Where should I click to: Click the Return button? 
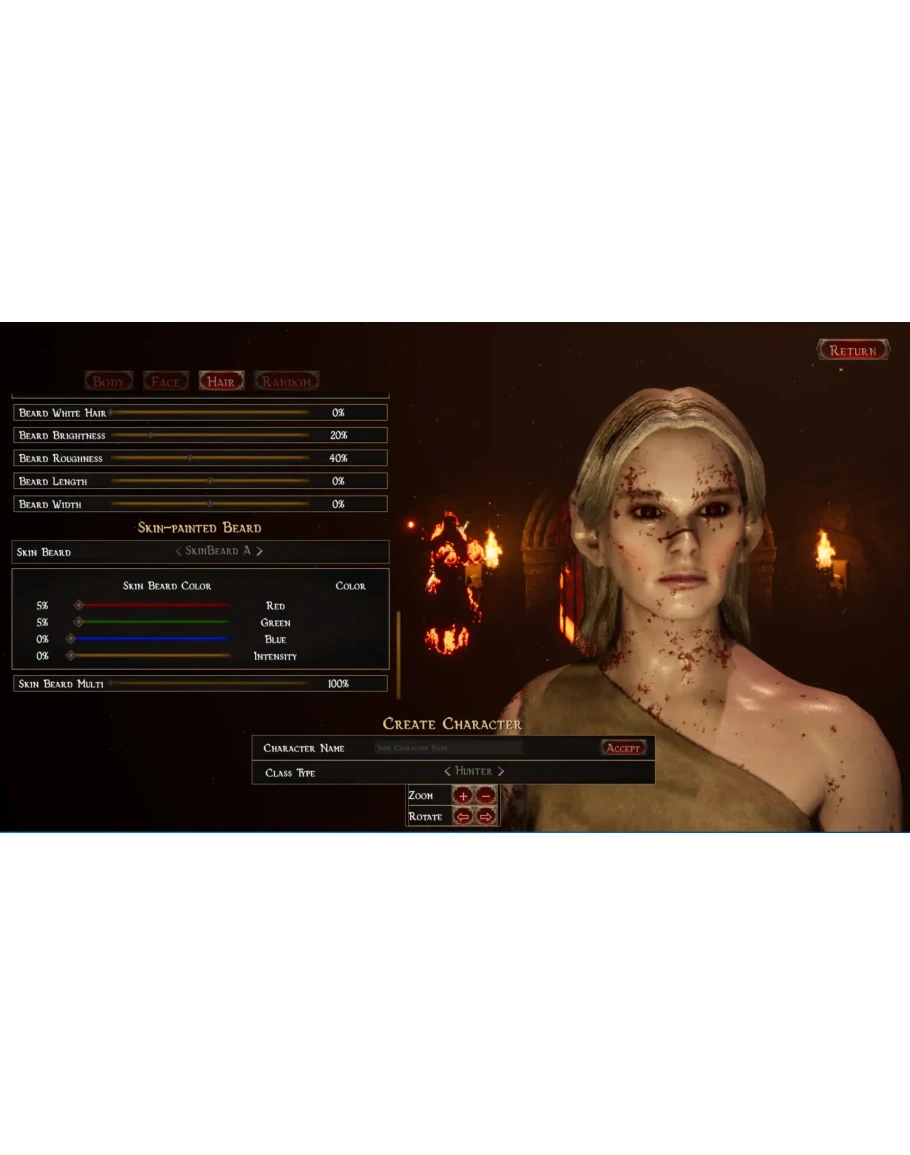(852, 351)
